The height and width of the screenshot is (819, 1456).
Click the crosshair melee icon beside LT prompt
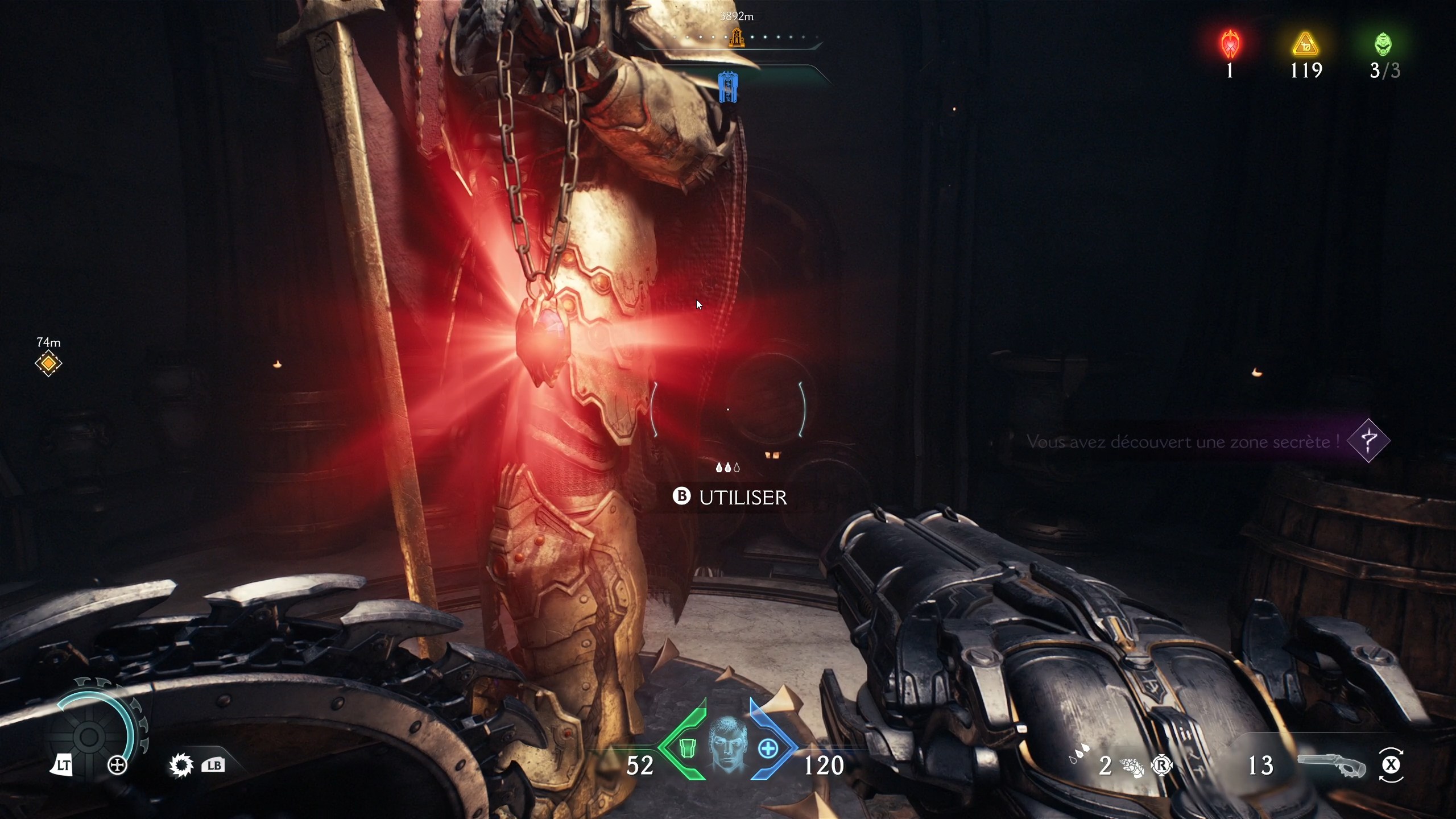point(118,766)
